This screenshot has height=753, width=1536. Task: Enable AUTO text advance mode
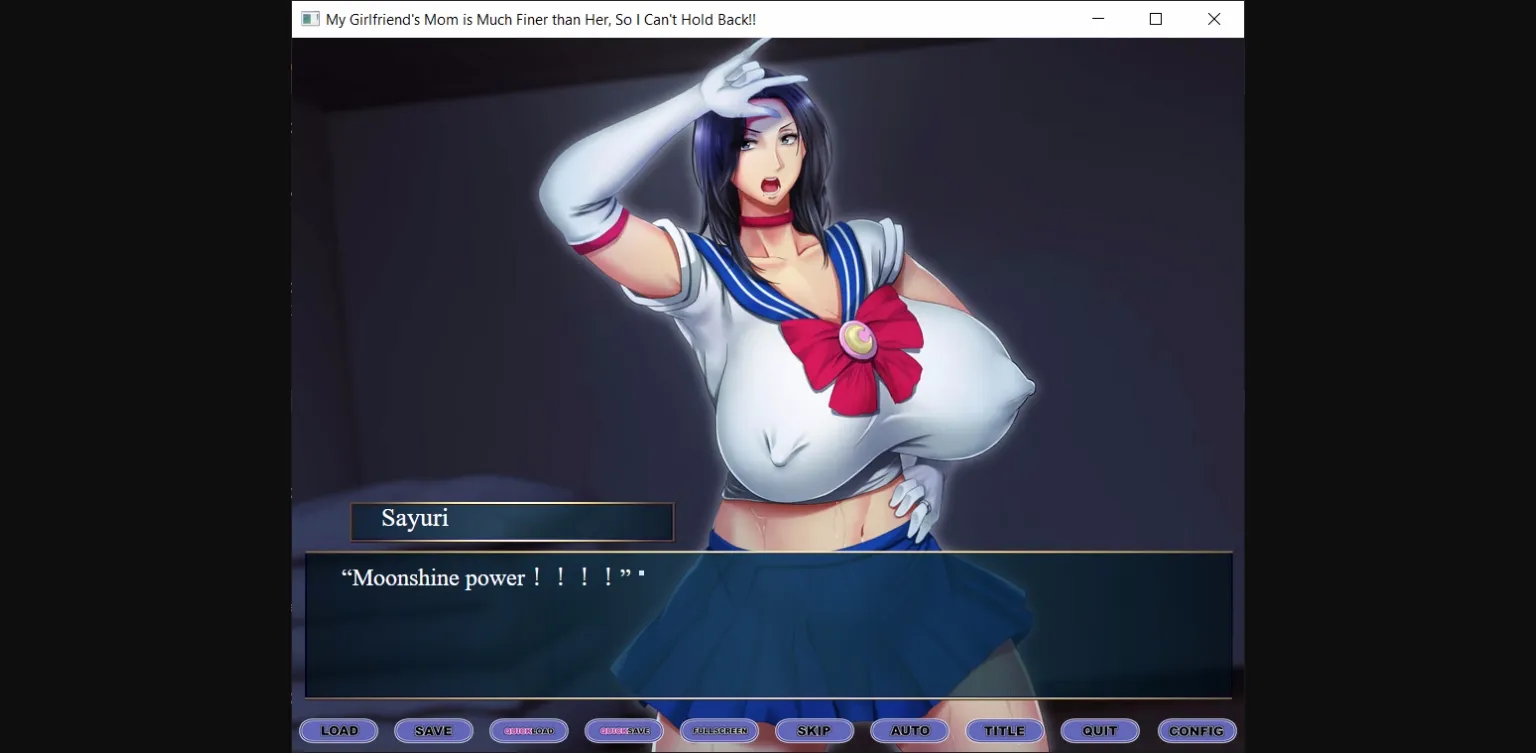point(909,730)
